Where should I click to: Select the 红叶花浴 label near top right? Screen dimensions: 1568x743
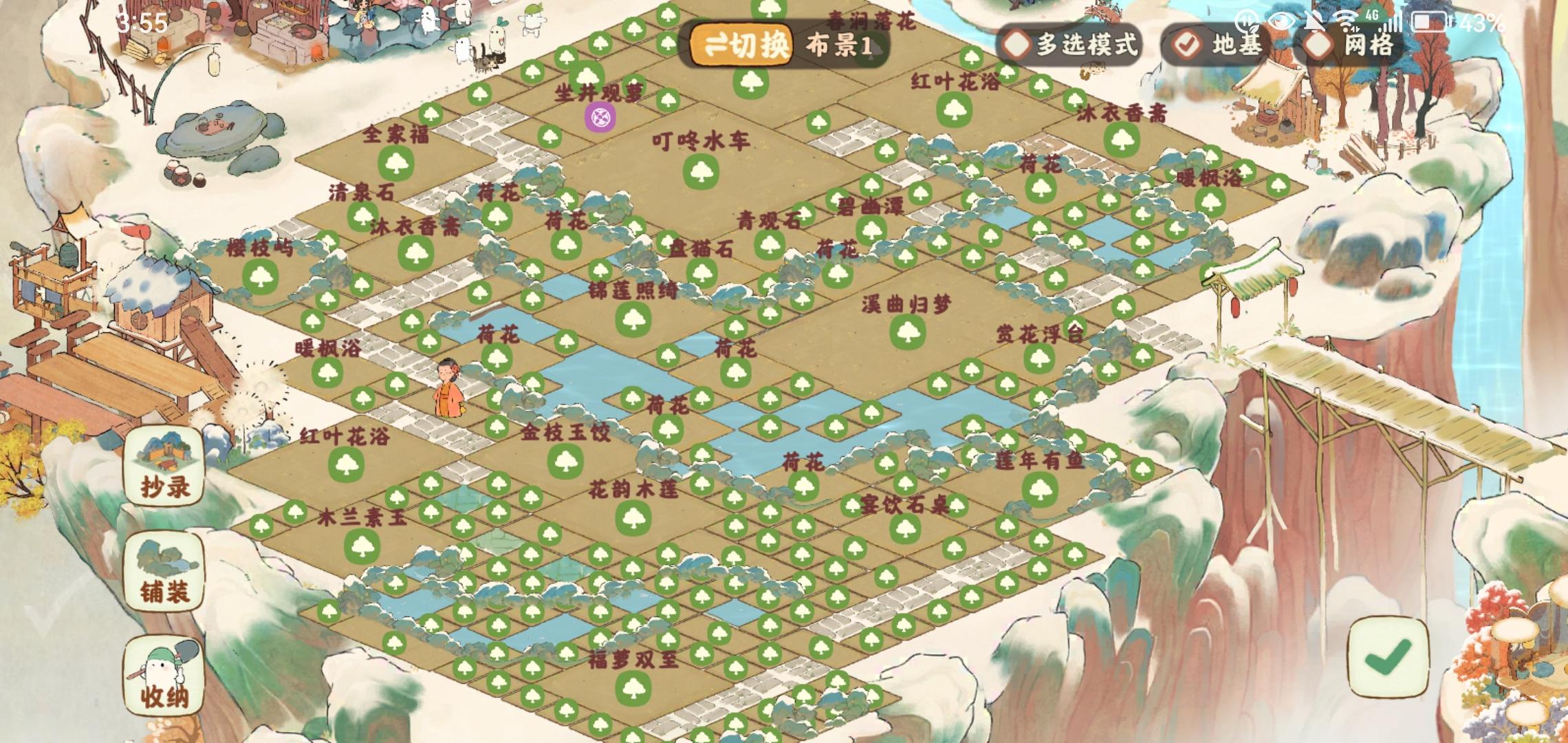pos(955,81)
